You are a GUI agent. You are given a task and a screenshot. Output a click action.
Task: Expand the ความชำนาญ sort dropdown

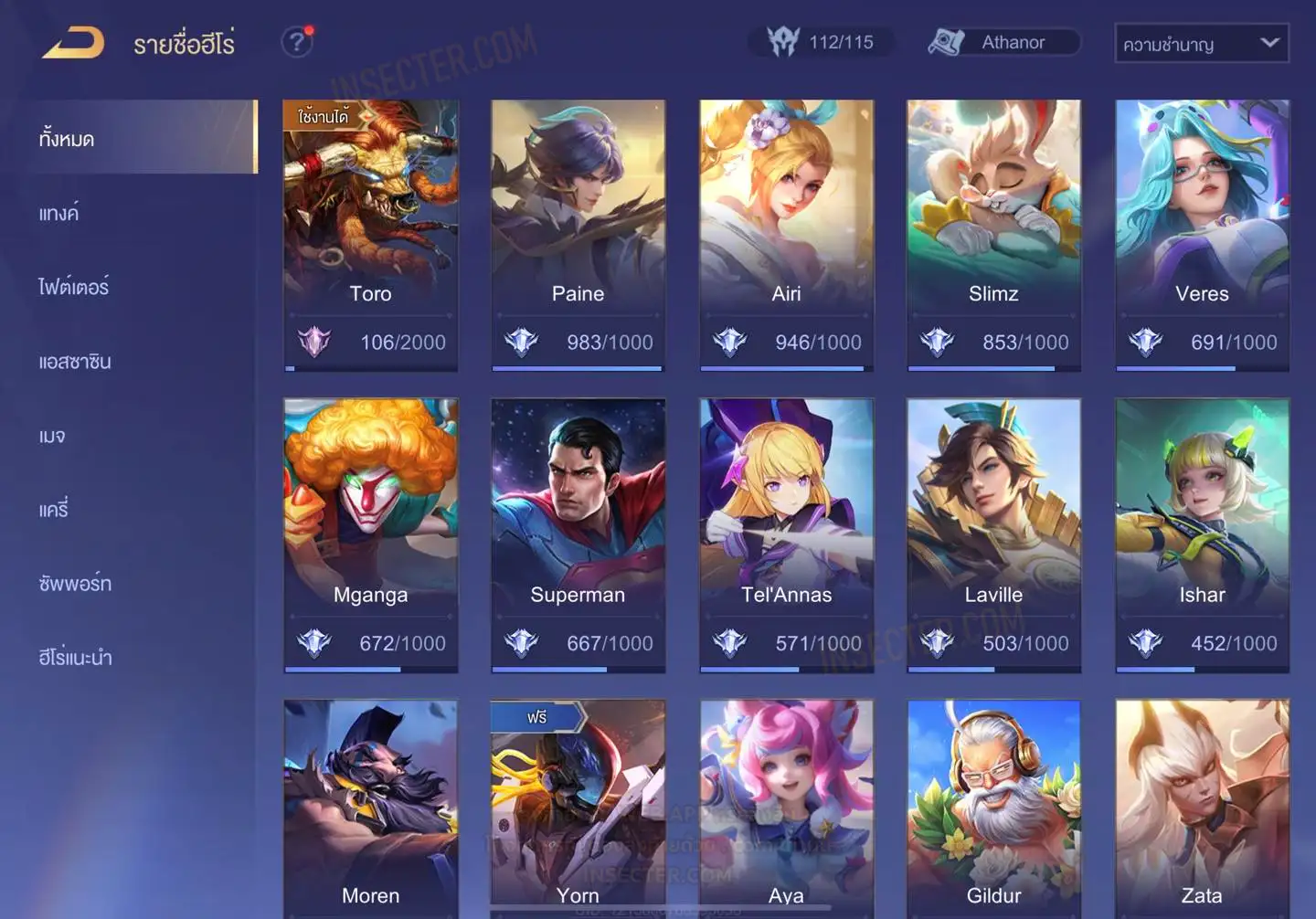coord(1201,44)
